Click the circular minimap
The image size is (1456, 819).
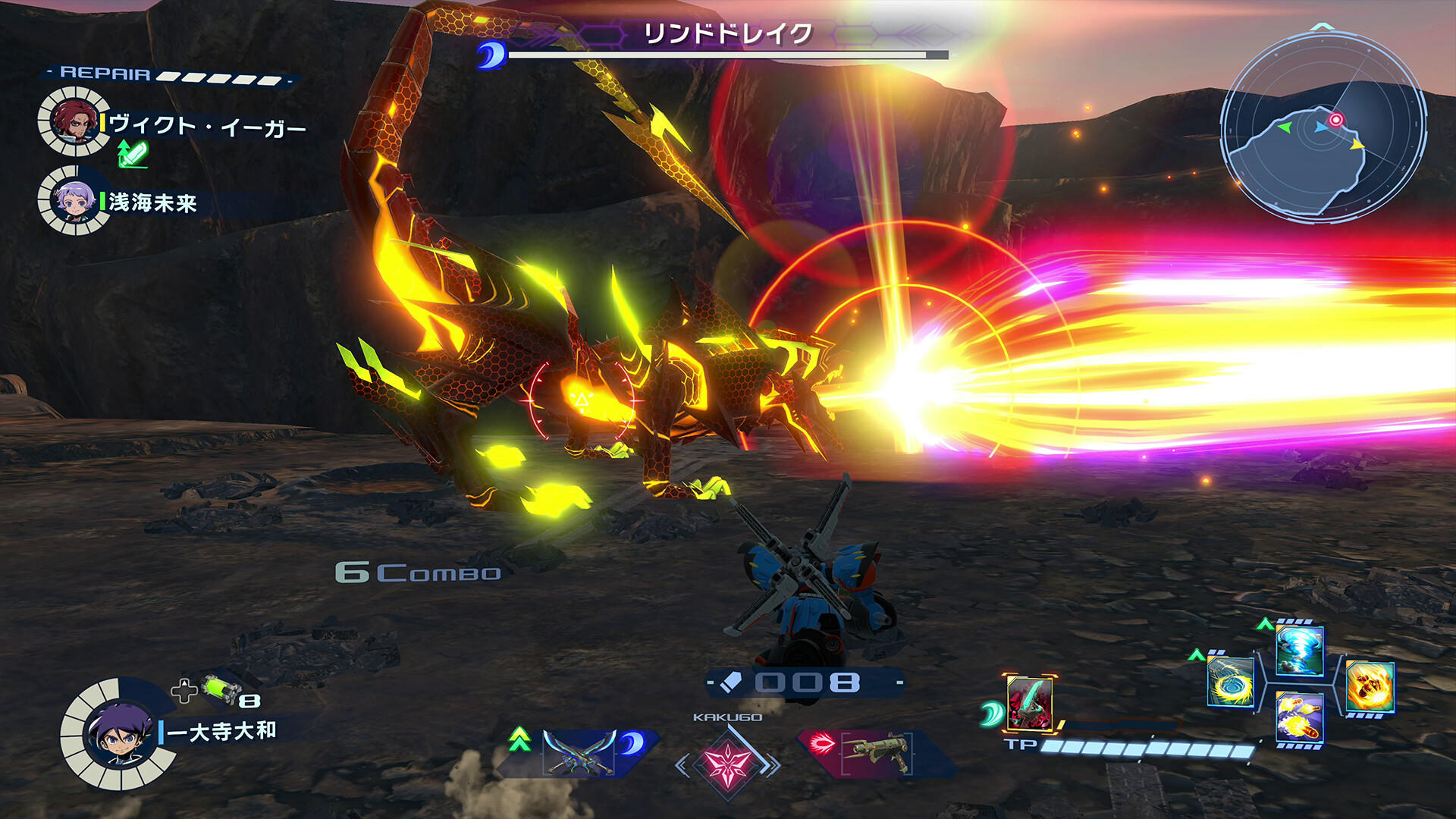click(x=1323, y=127)
